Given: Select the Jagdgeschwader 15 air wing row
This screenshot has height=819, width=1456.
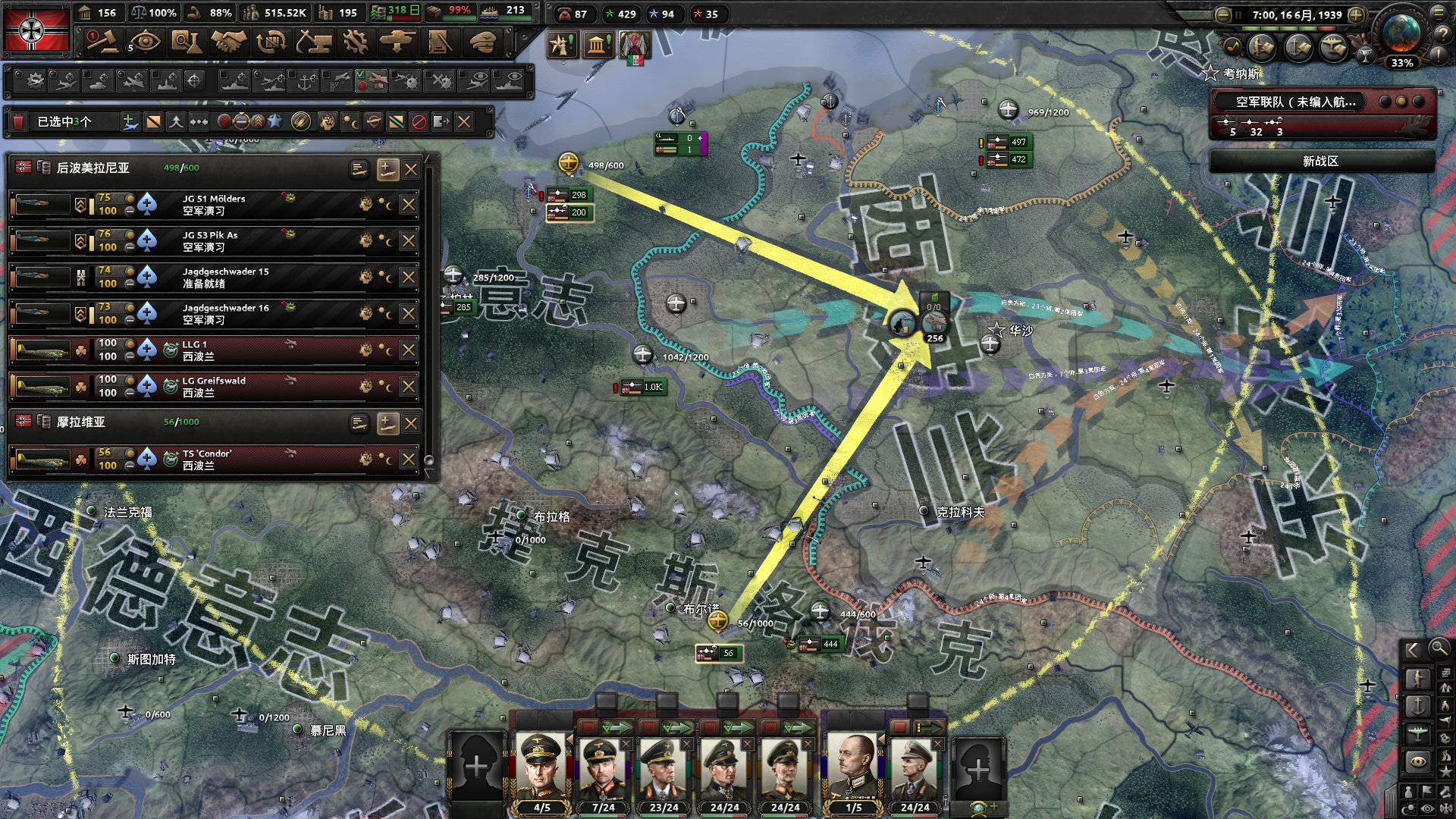Looking at the screenshot, I should tap(227, 278).
